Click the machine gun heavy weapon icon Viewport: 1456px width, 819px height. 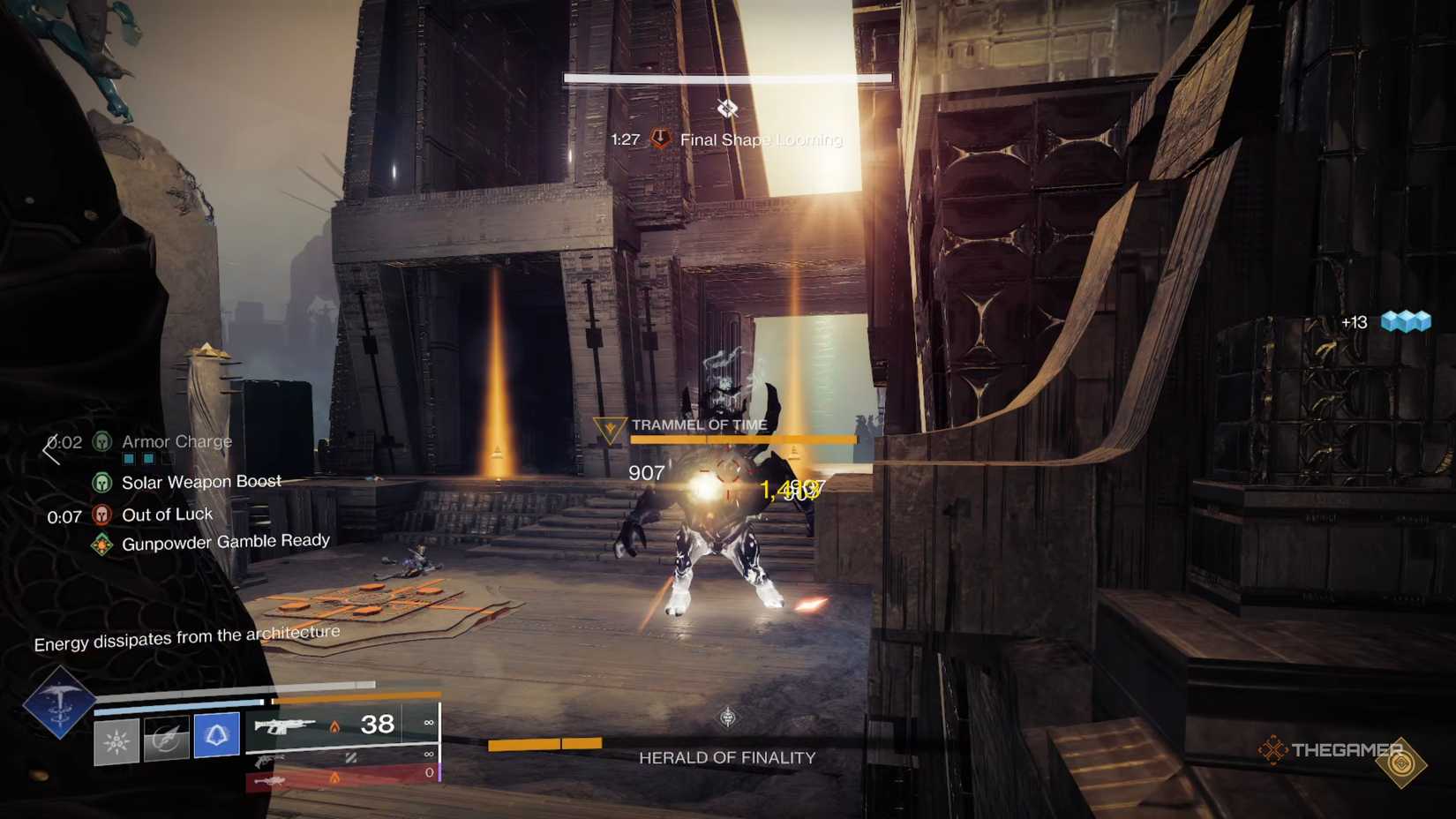pyautogui.click(x=269, y=781)
